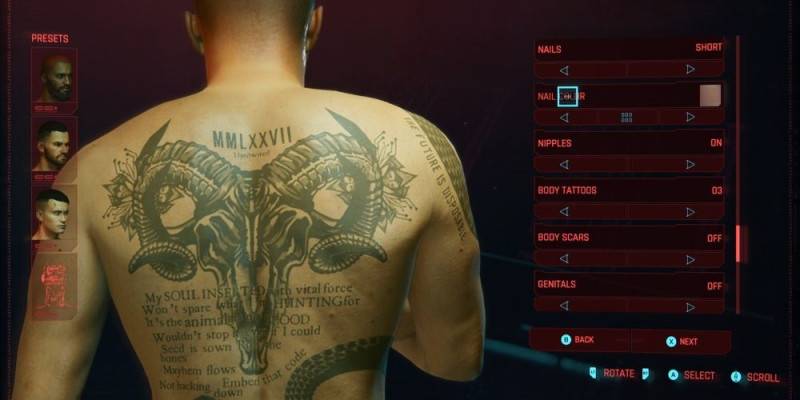This screenshot has width=800, height=400.
Task: Cycle Nail Color to the previous option
Action: (x=564, y=117)
